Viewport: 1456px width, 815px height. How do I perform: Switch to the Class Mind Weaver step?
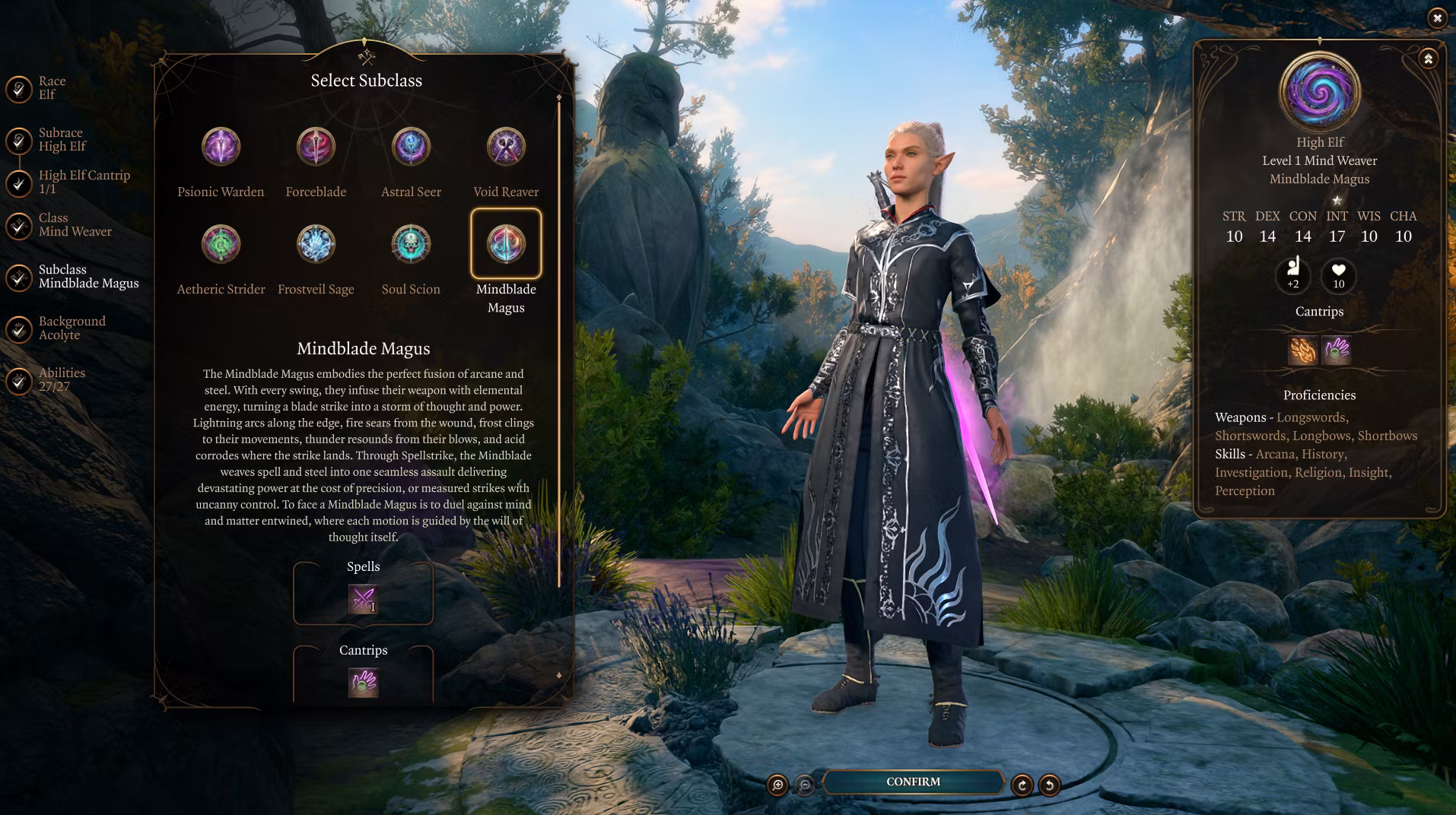(74, 225)
